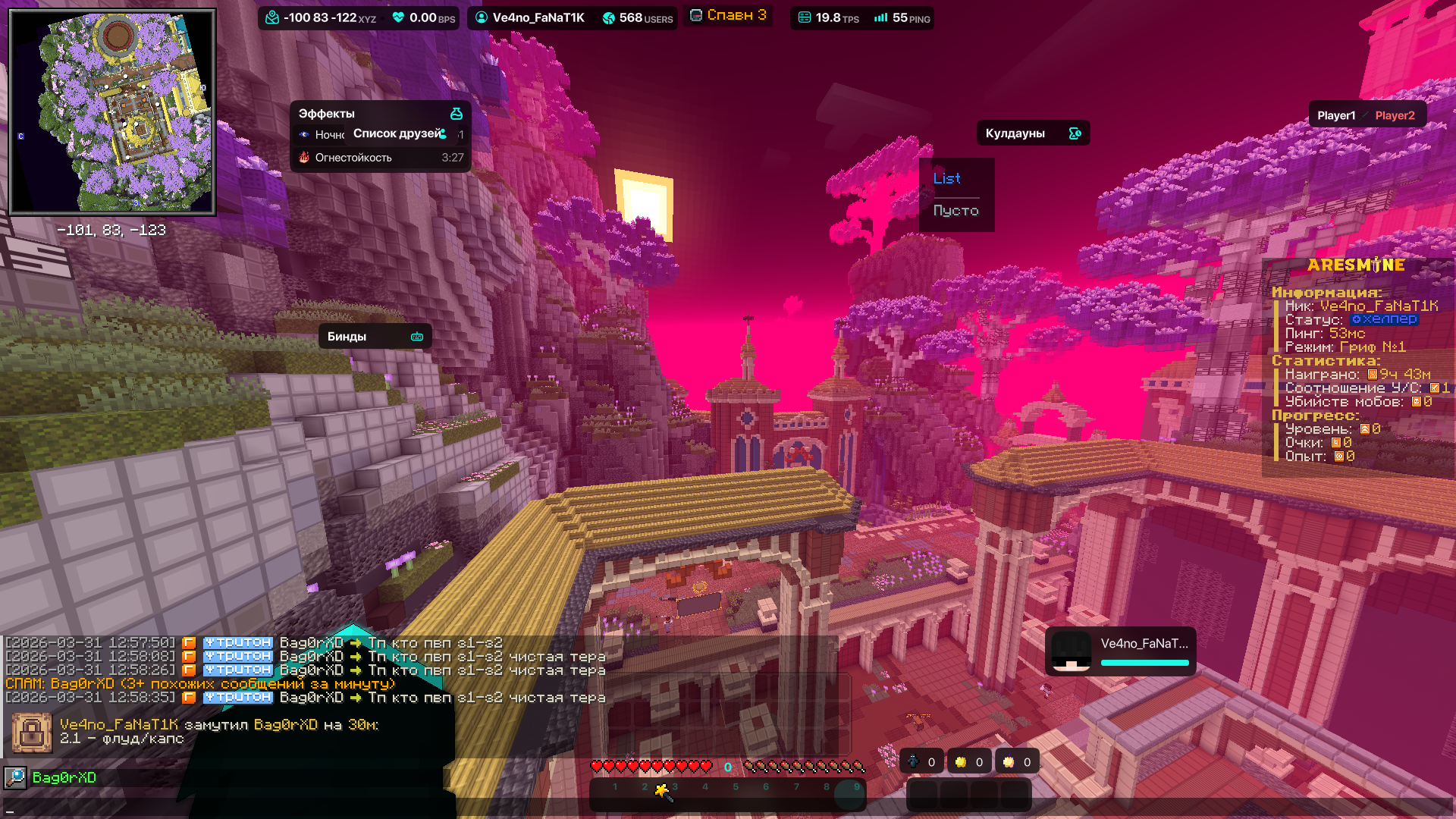This screenshot has width=1456, height=819.
Task: Click the minimap in the corner
Action: point(112,111)
